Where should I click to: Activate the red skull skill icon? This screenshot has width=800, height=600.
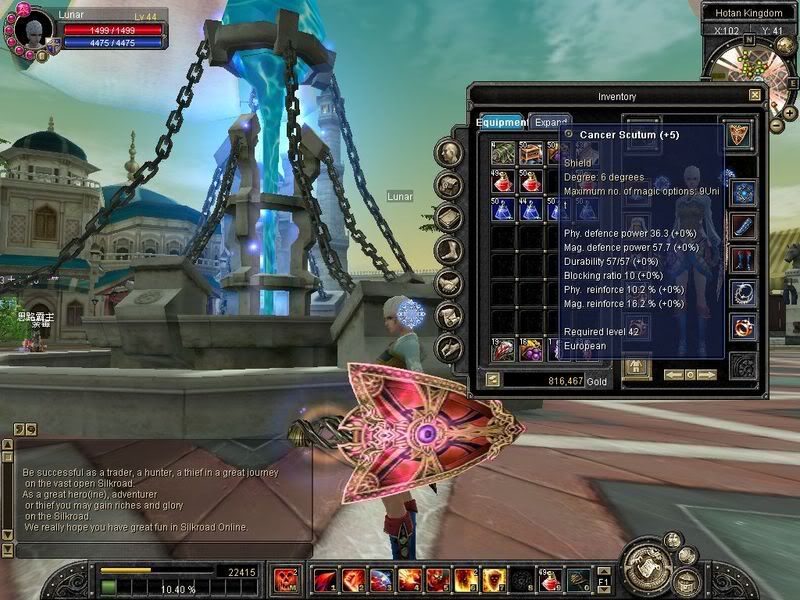pyautogui.click(x=286, y=579)
